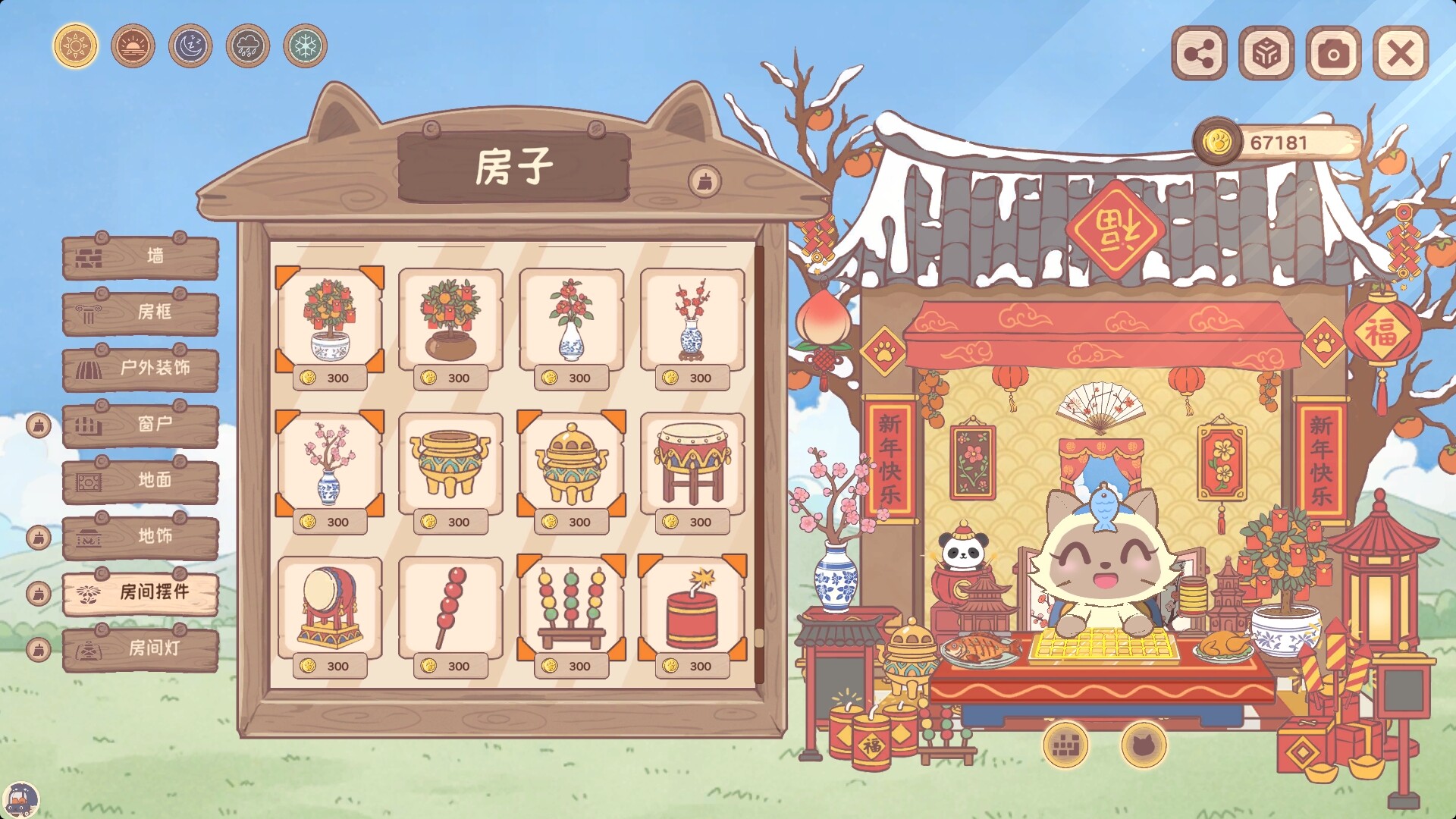Image resolution: width=1456 pixels, height=819 pixels.
Task: Select the sunny daytime weather icon
Action: click(x=74, y=46)
